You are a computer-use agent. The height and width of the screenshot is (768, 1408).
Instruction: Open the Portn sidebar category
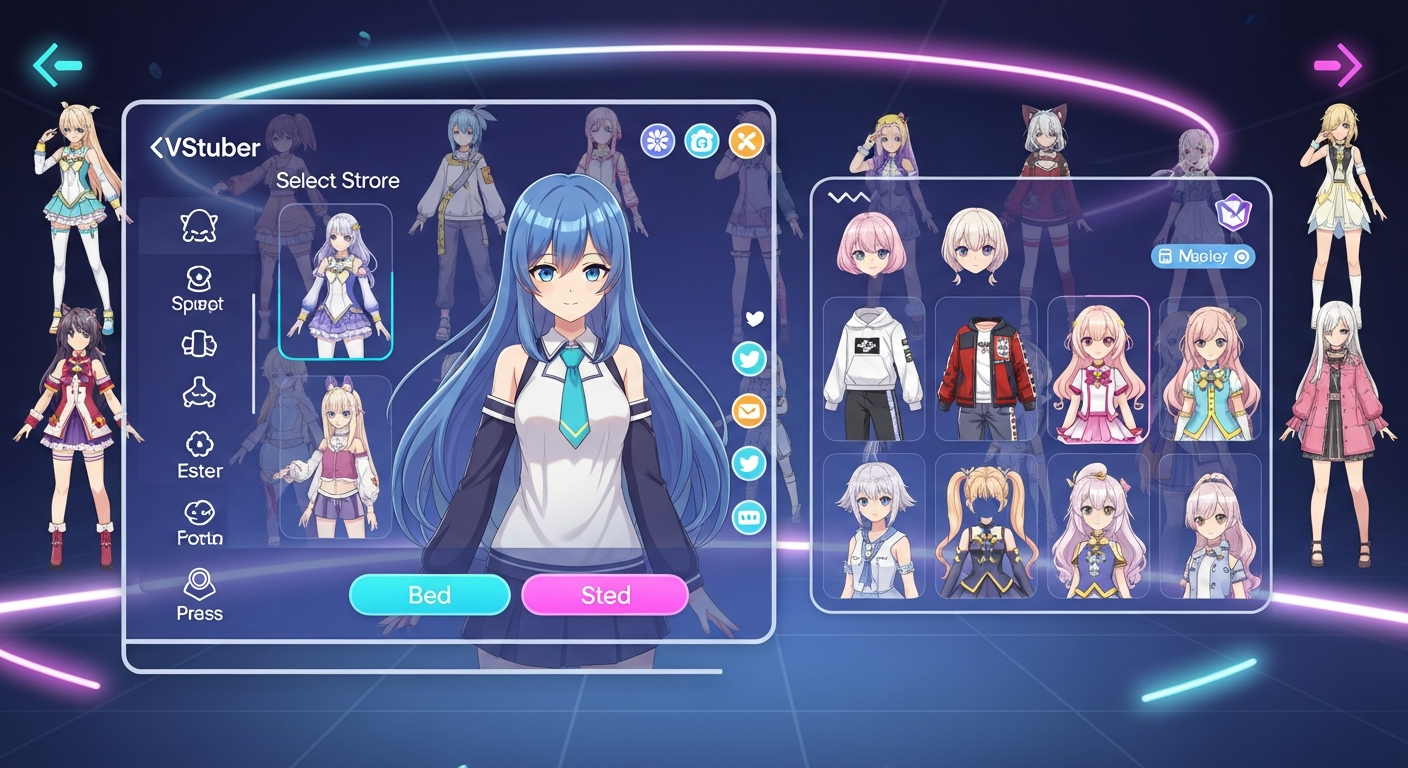199,523
